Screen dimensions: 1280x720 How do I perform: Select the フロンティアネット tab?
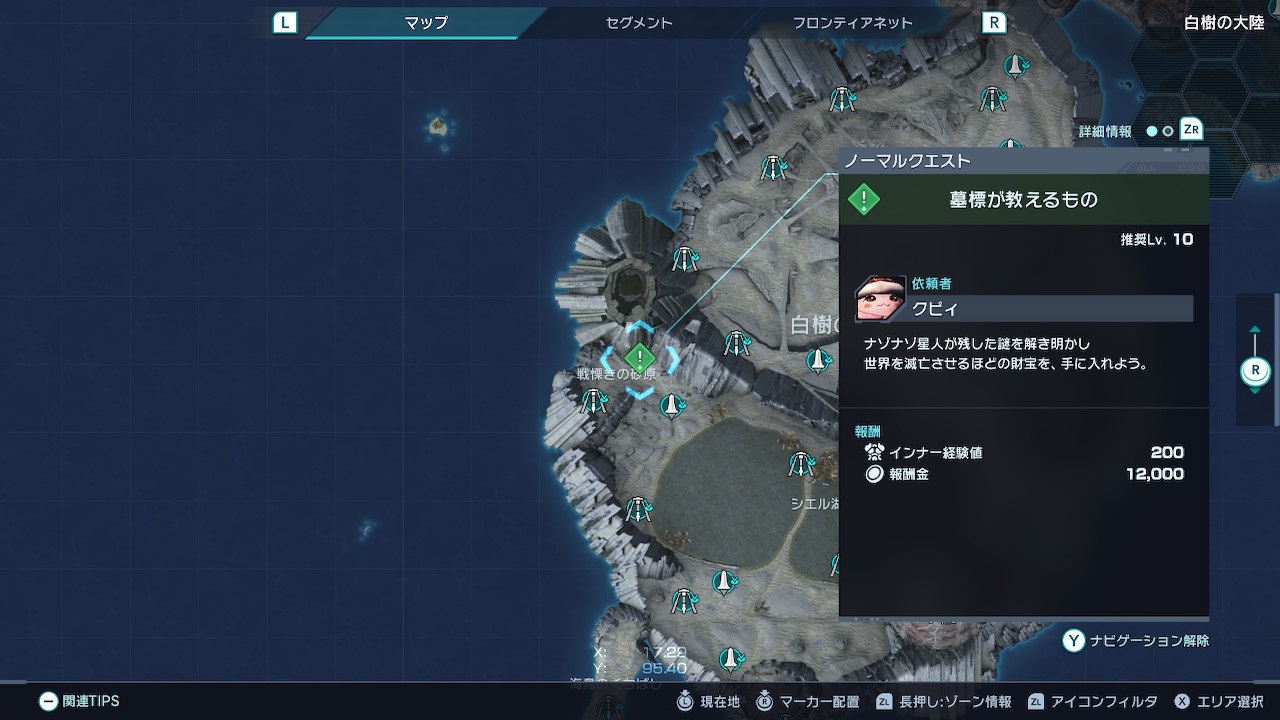click(852, 22)
